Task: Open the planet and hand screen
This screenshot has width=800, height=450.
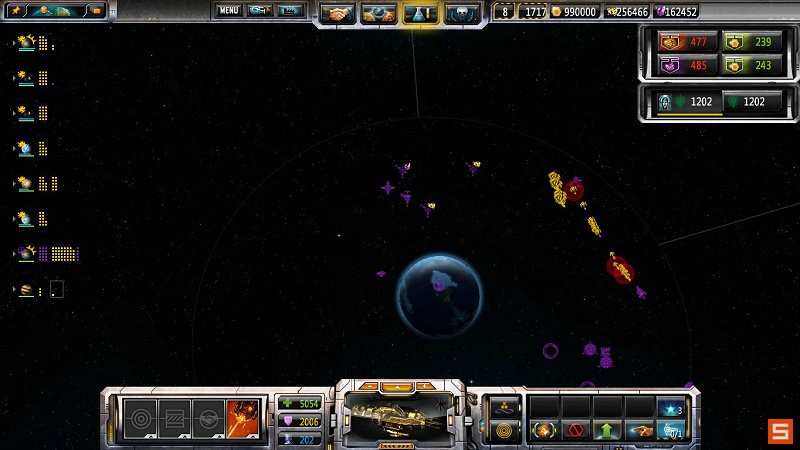Action: point(379,14)
